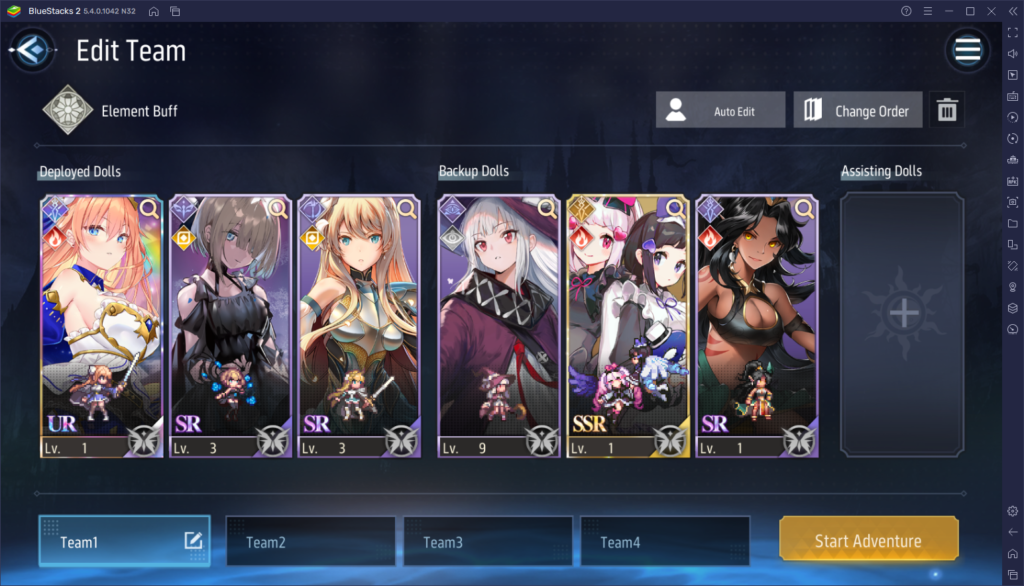Select the SSR twin backup doll card

pyautogui.click(x=627, y=320)
